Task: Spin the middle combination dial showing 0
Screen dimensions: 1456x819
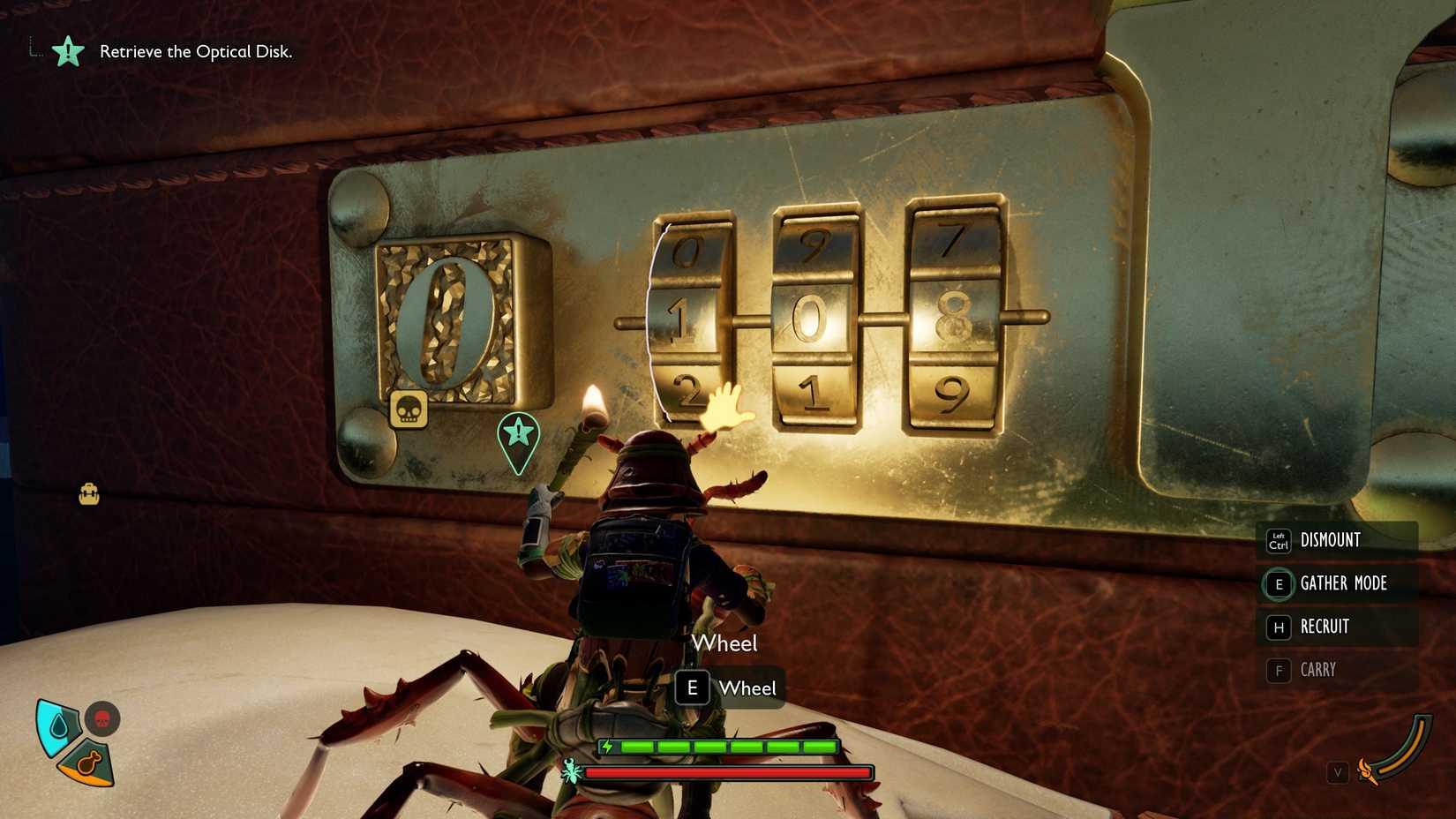Action: click(812, 322)
